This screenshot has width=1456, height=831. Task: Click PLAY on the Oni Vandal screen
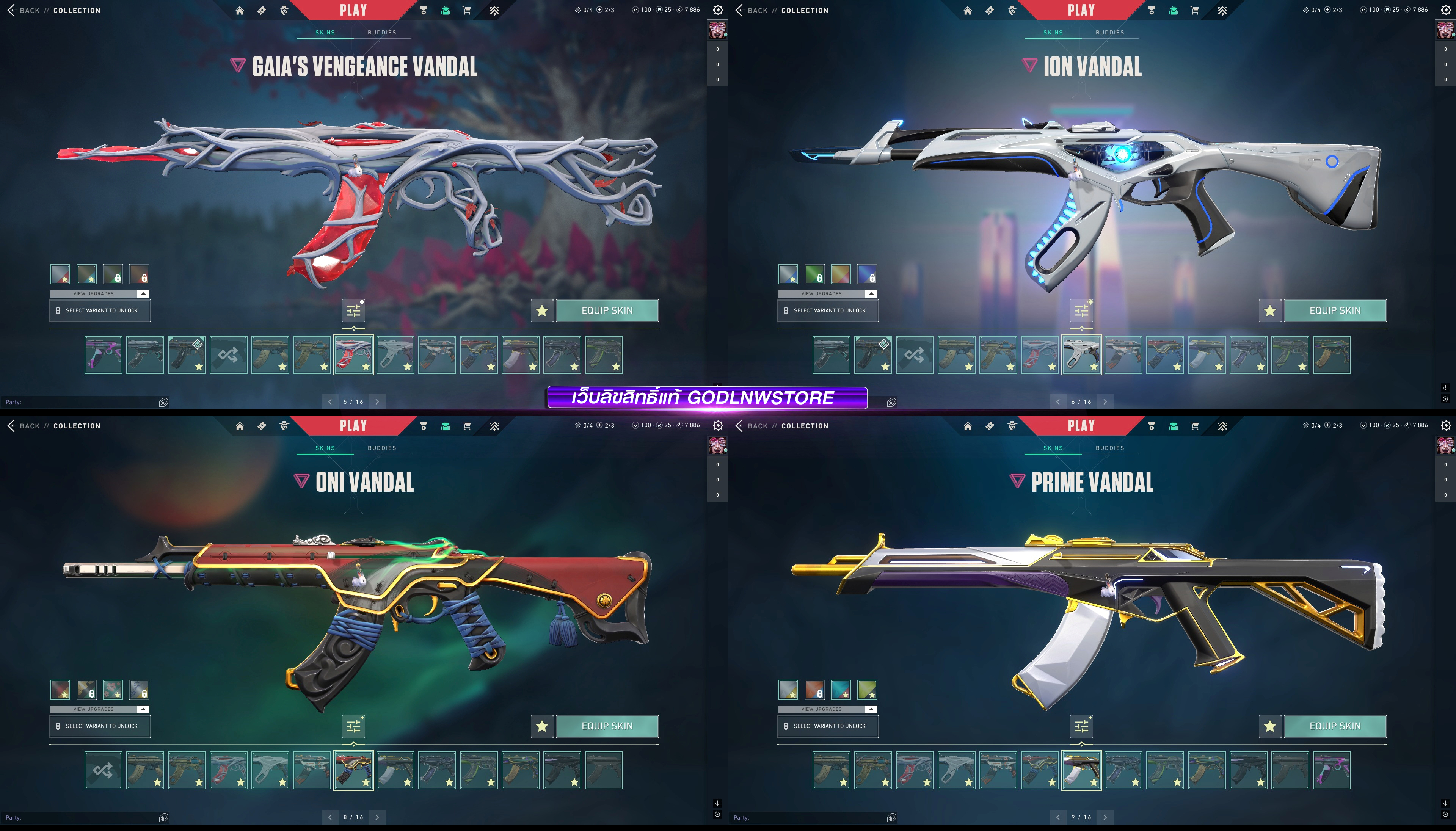(x=353, y=426)
